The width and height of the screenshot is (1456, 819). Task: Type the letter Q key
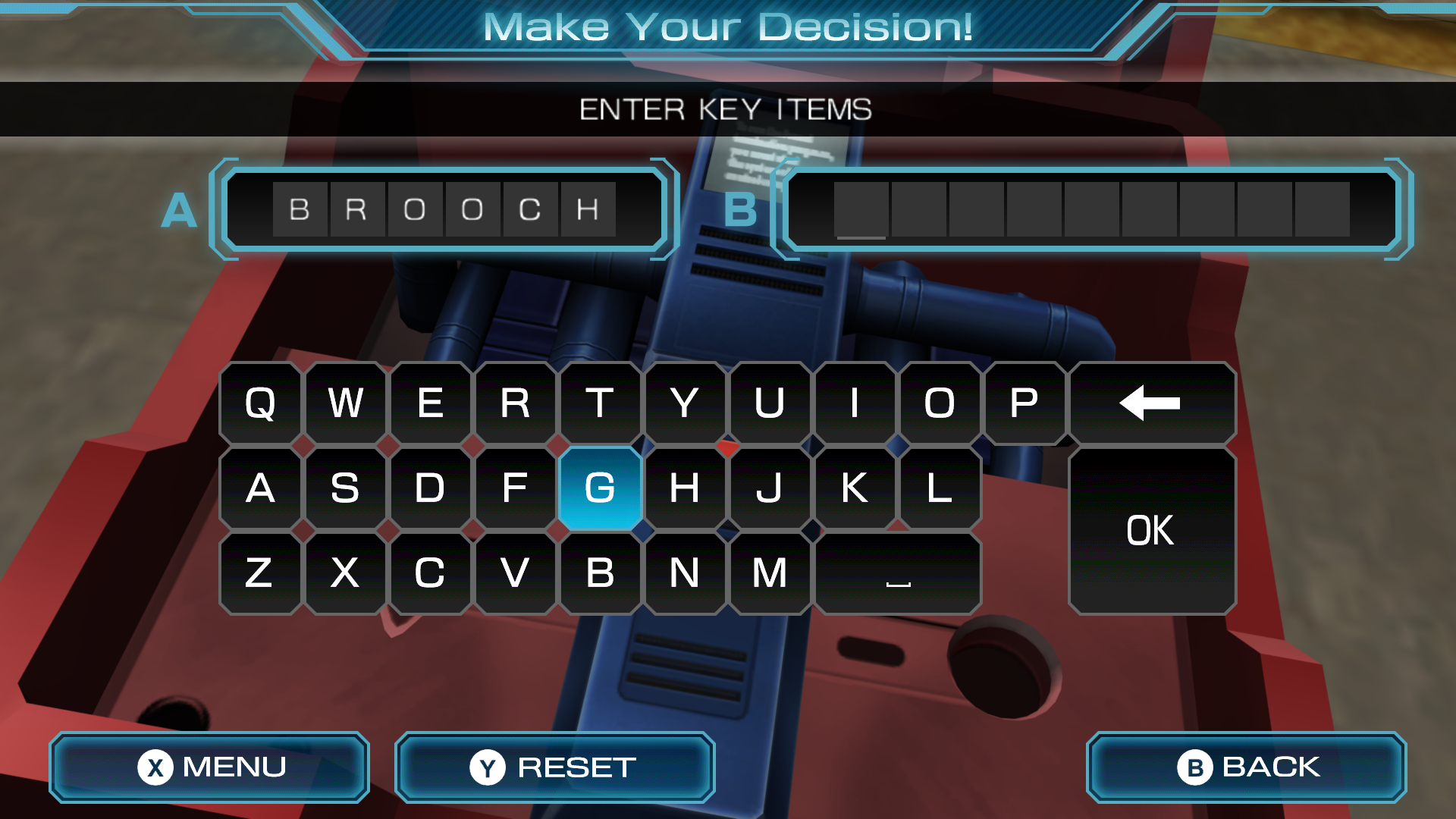tap(260, 403)
